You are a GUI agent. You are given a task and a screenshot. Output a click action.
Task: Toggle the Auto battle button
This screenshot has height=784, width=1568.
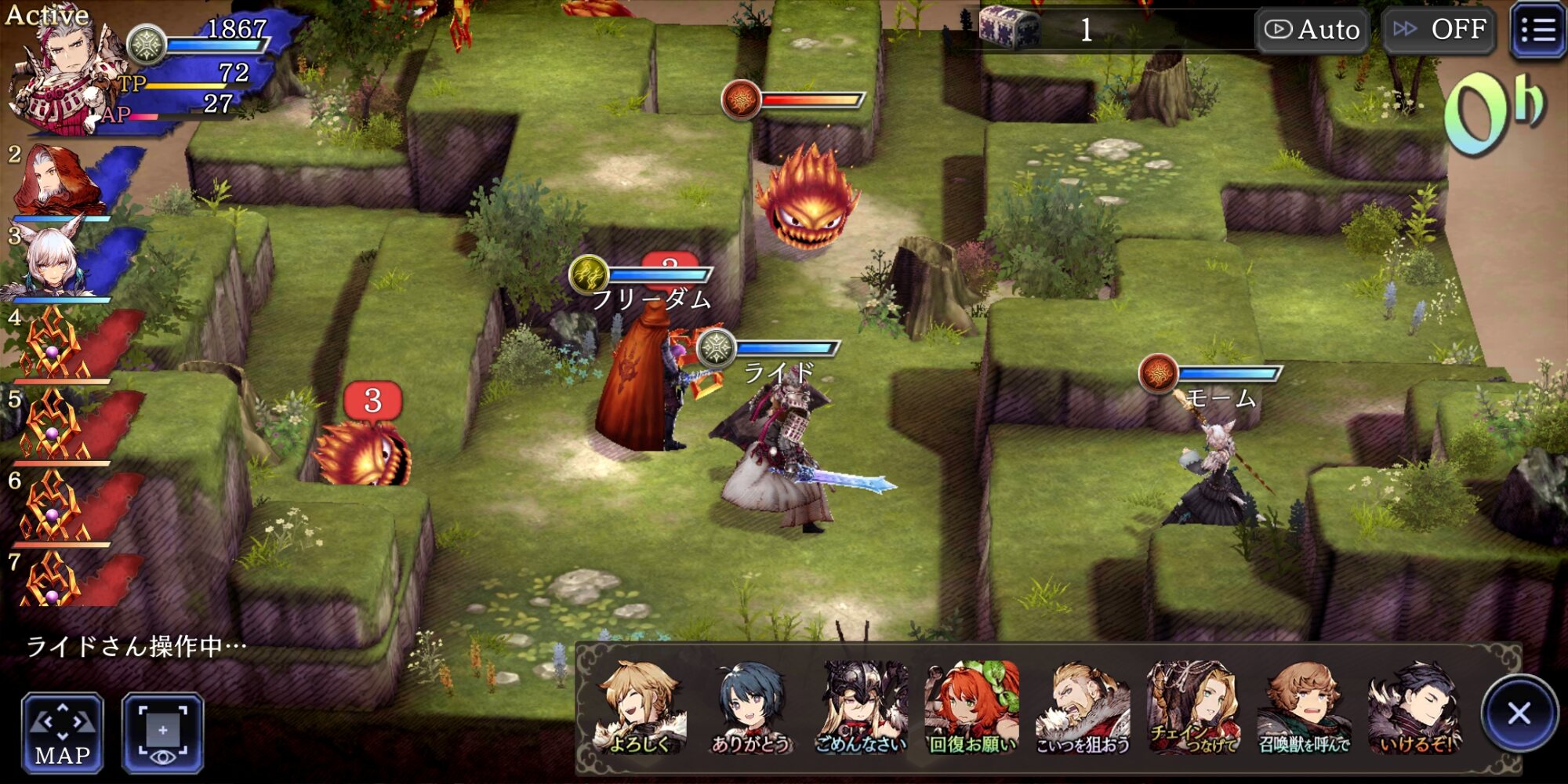point(1312,30)
